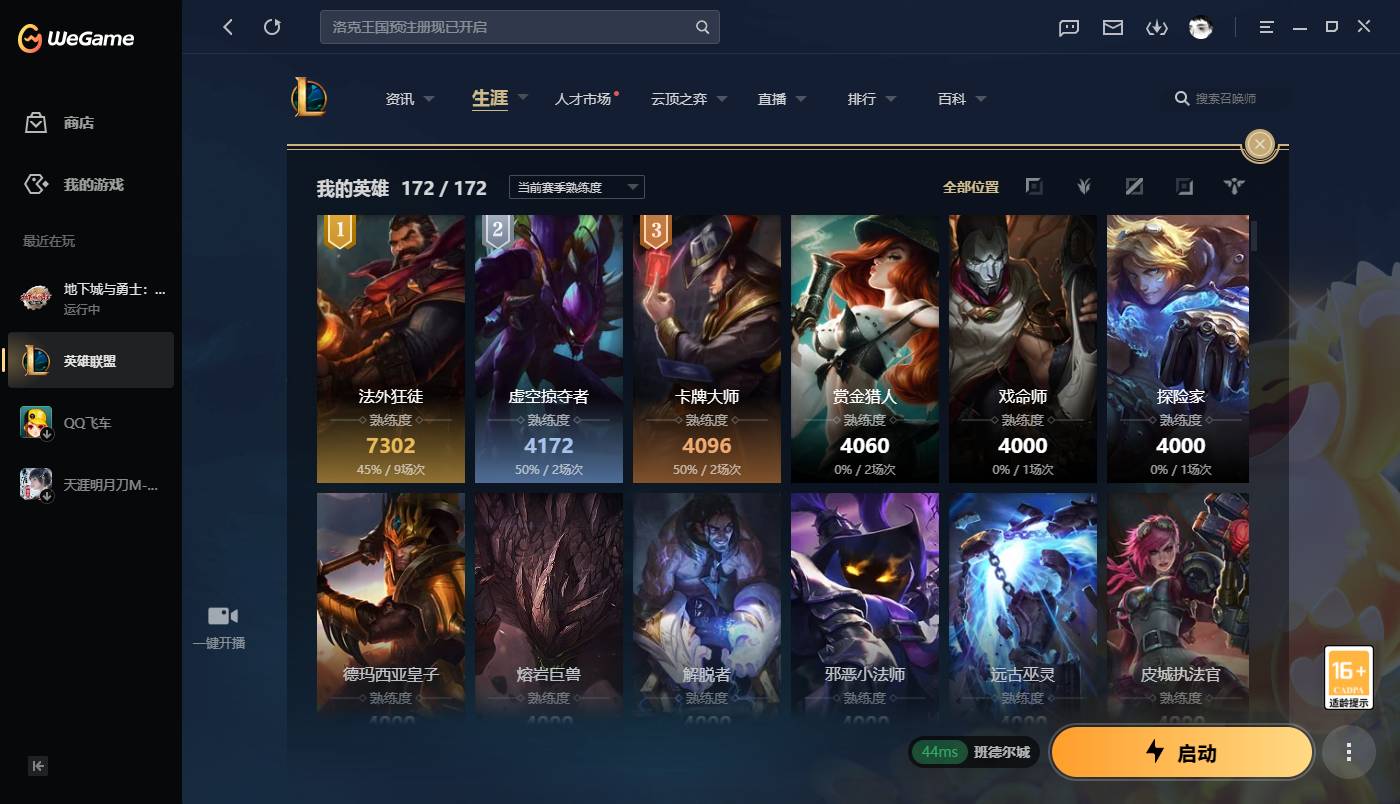Open the WeGame main menu icon
This screenshot has height=804, width=1400.
[x=1265, y=28]
